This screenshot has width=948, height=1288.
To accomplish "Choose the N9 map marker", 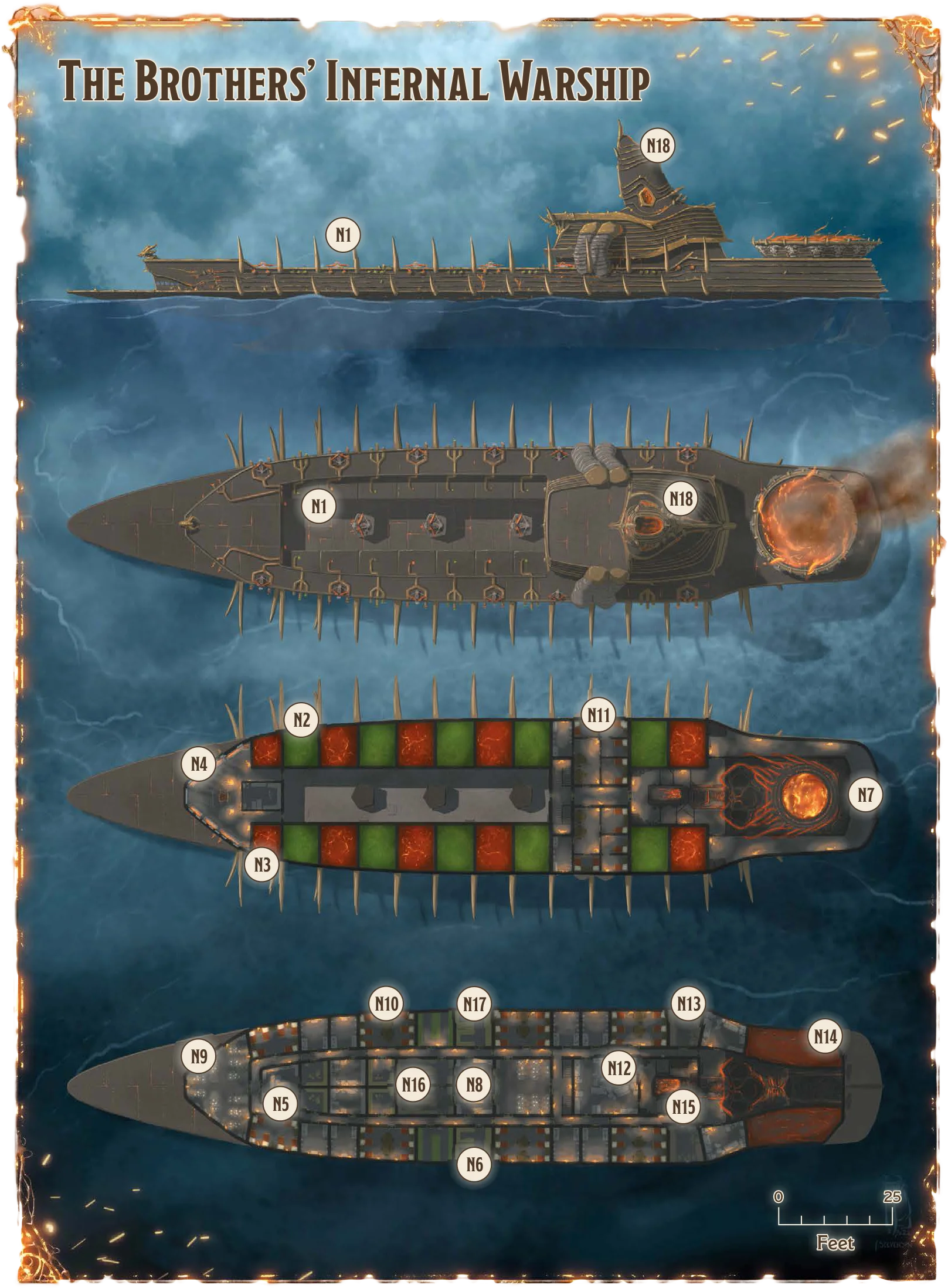I will pos(199,1057).
